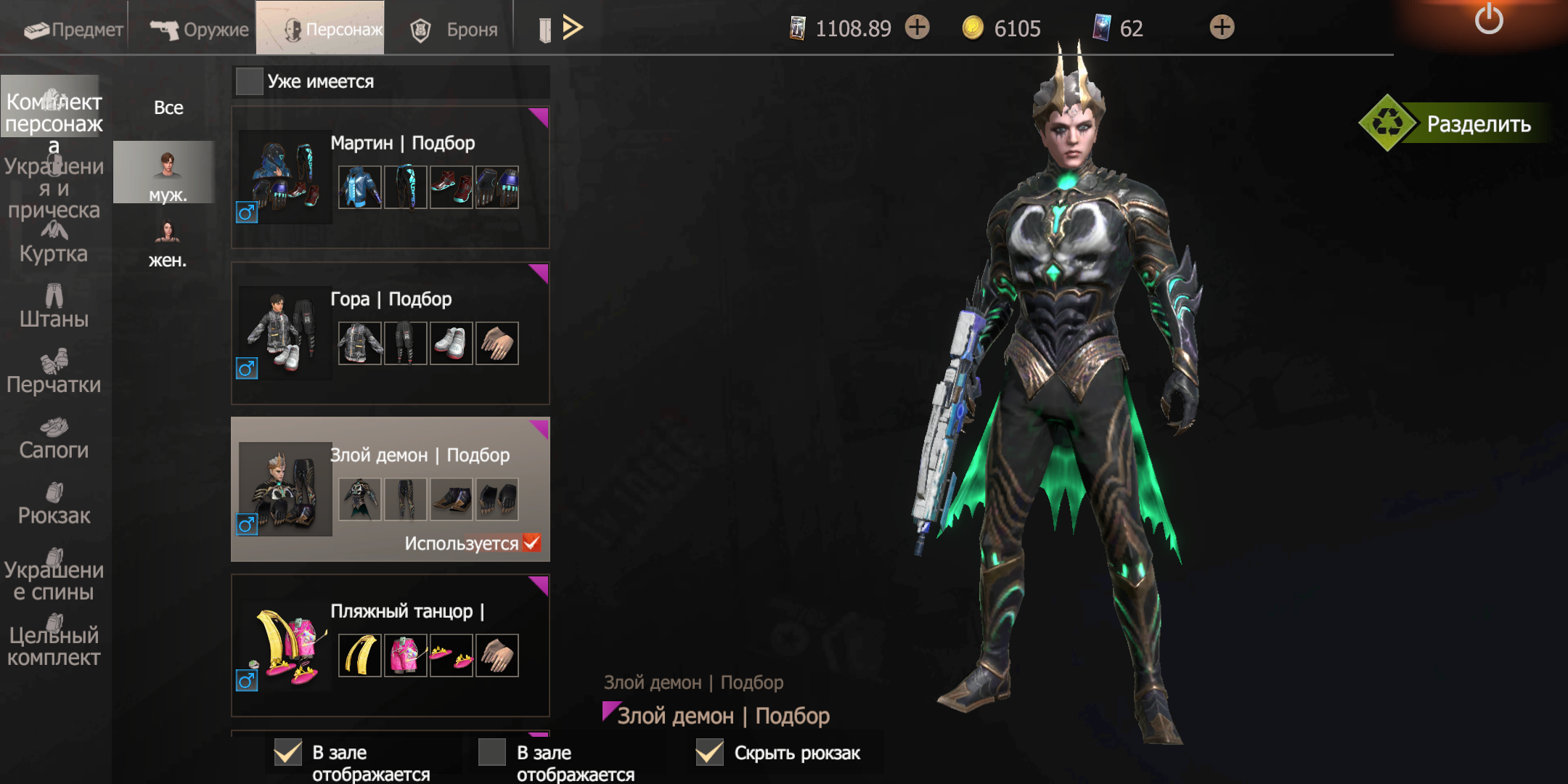Open the Рюкзак category
The width and height of the screenshot is (1568, 784).
coord(54,505)
